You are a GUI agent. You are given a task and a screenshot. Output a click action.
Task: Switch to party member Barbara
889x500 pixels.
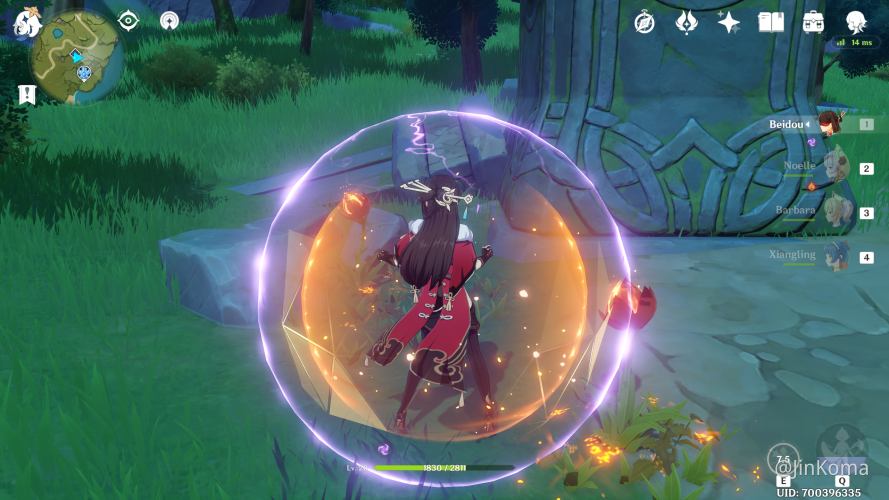tap(835, 211)
